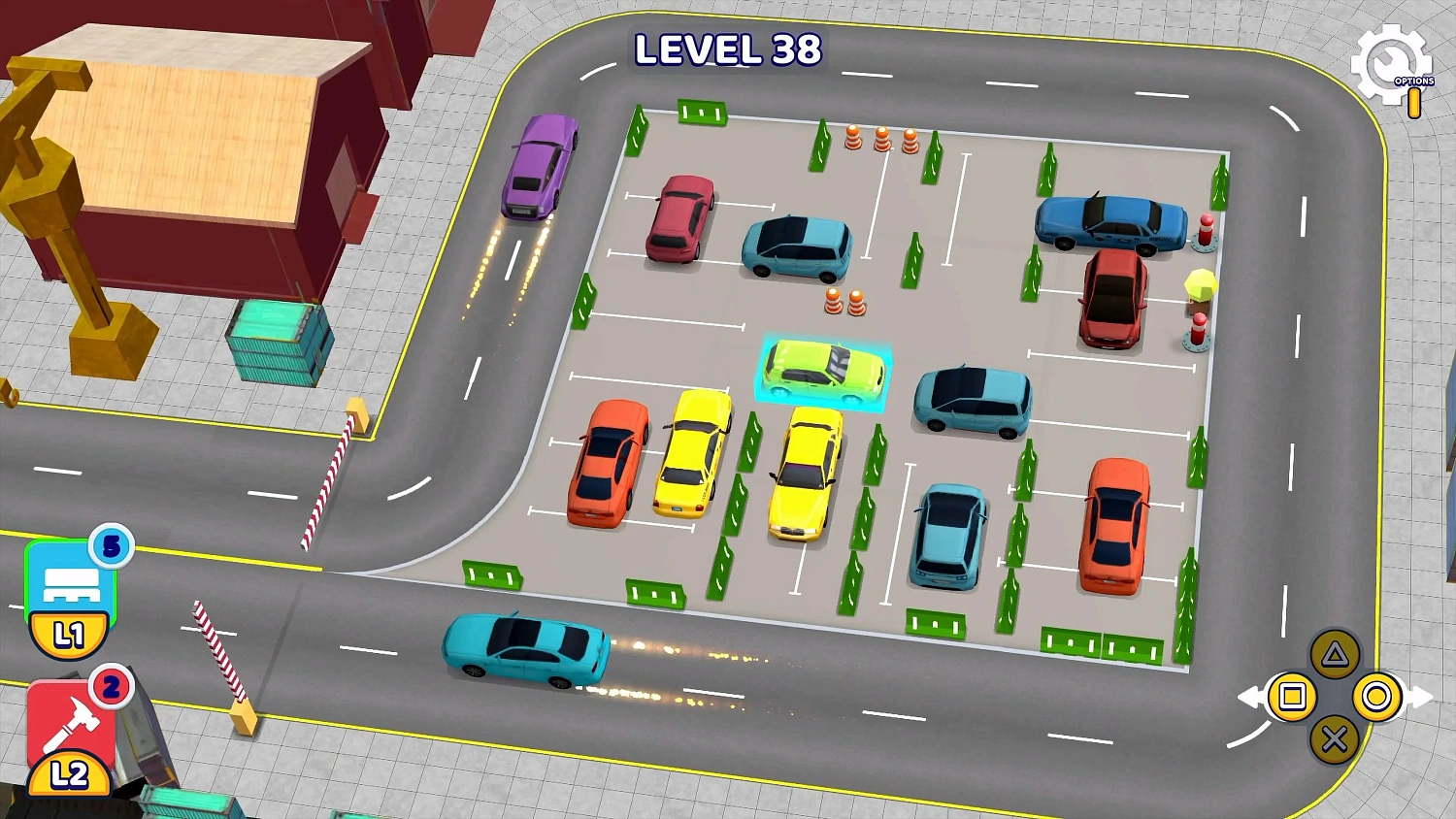The width and height of the screenshot is (1456, 819).
Task: Click the LEVEL 38 title text
Action: [726, 50]
